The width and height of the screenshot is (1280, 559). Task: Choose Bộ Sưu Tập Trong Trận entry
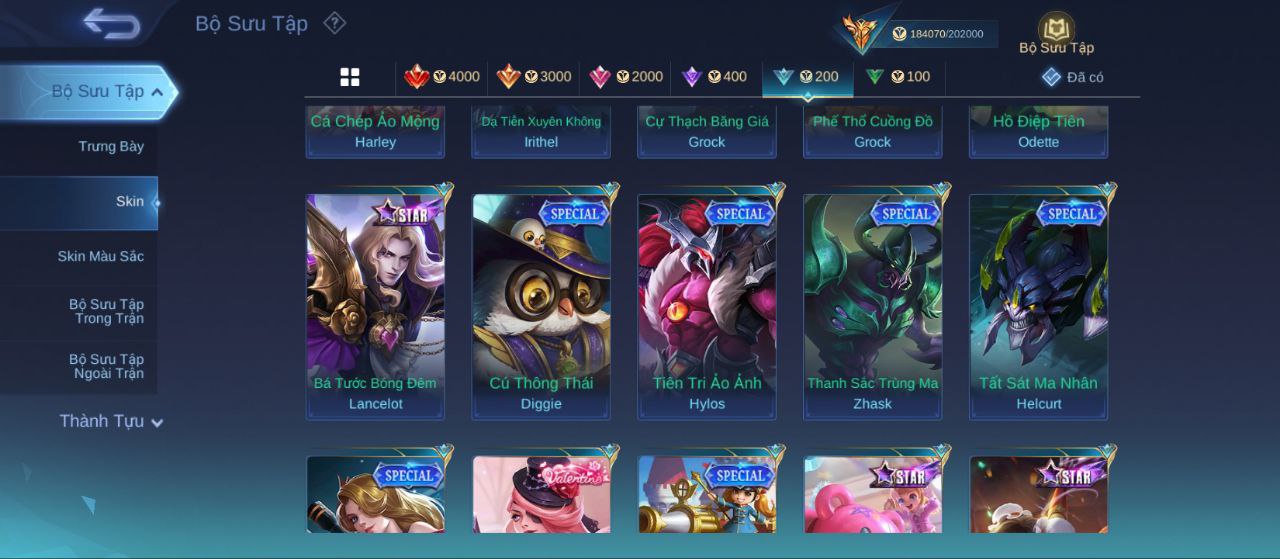[x=106, y=312]
